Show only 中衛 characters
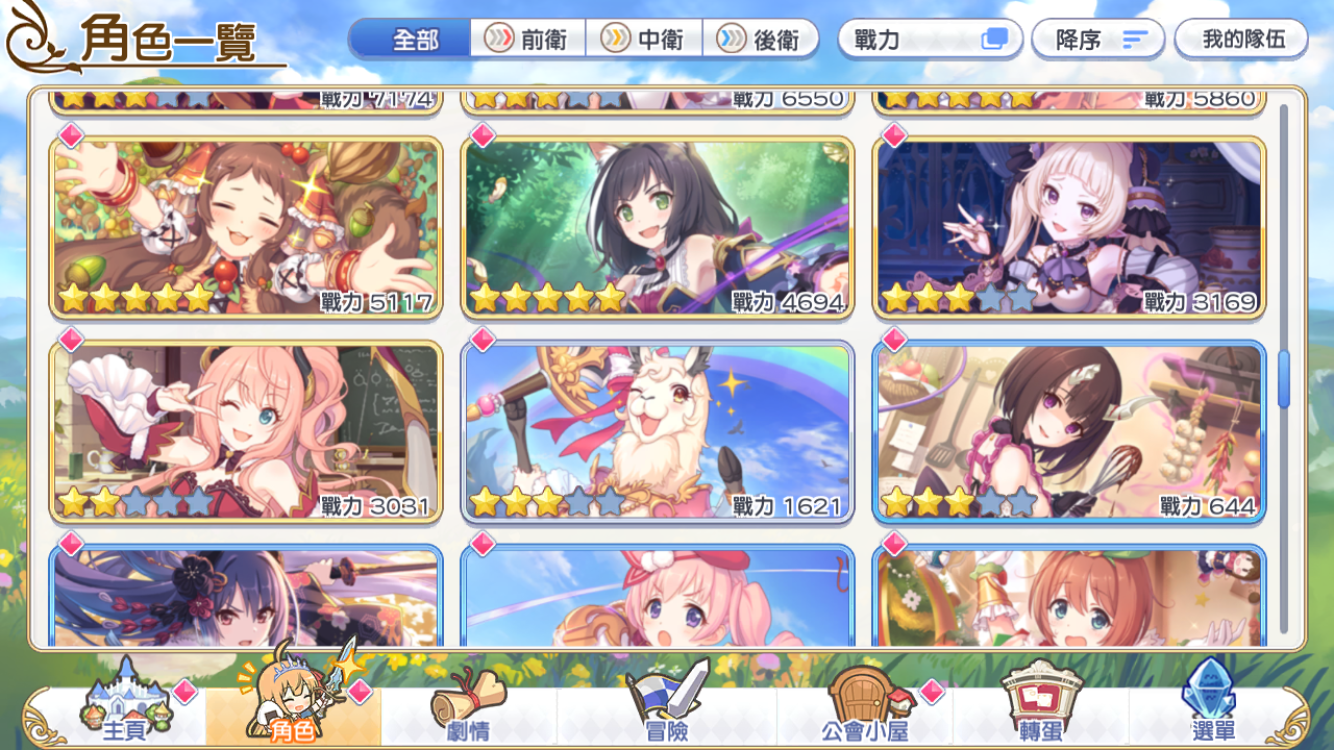 644,39
